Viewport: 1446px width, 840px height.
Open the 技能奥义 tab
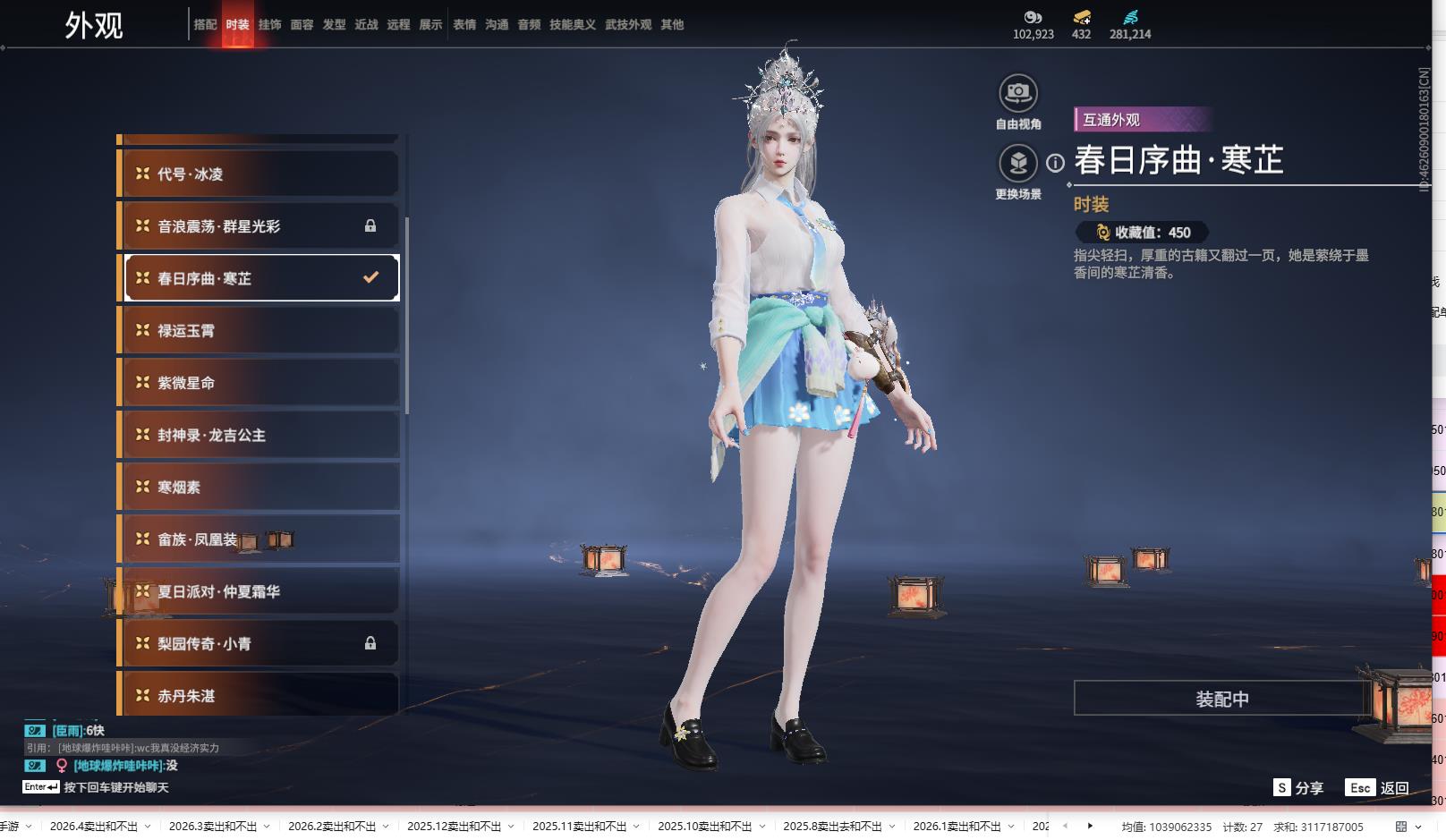click(572, 25)
